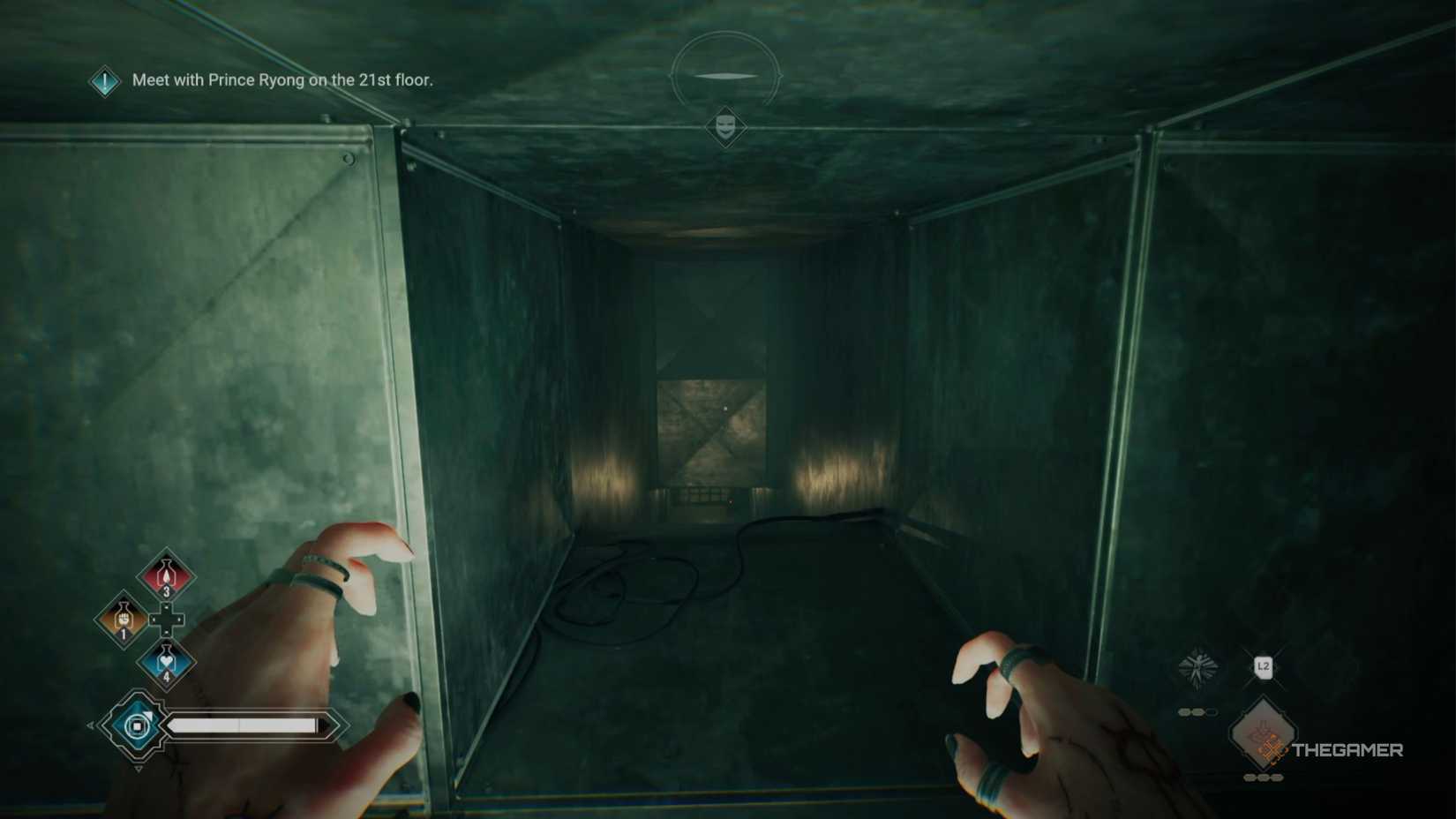Click the right arrowhead of the resource bar
Screen dimensions: 1456x819
[x=328, y=725]
